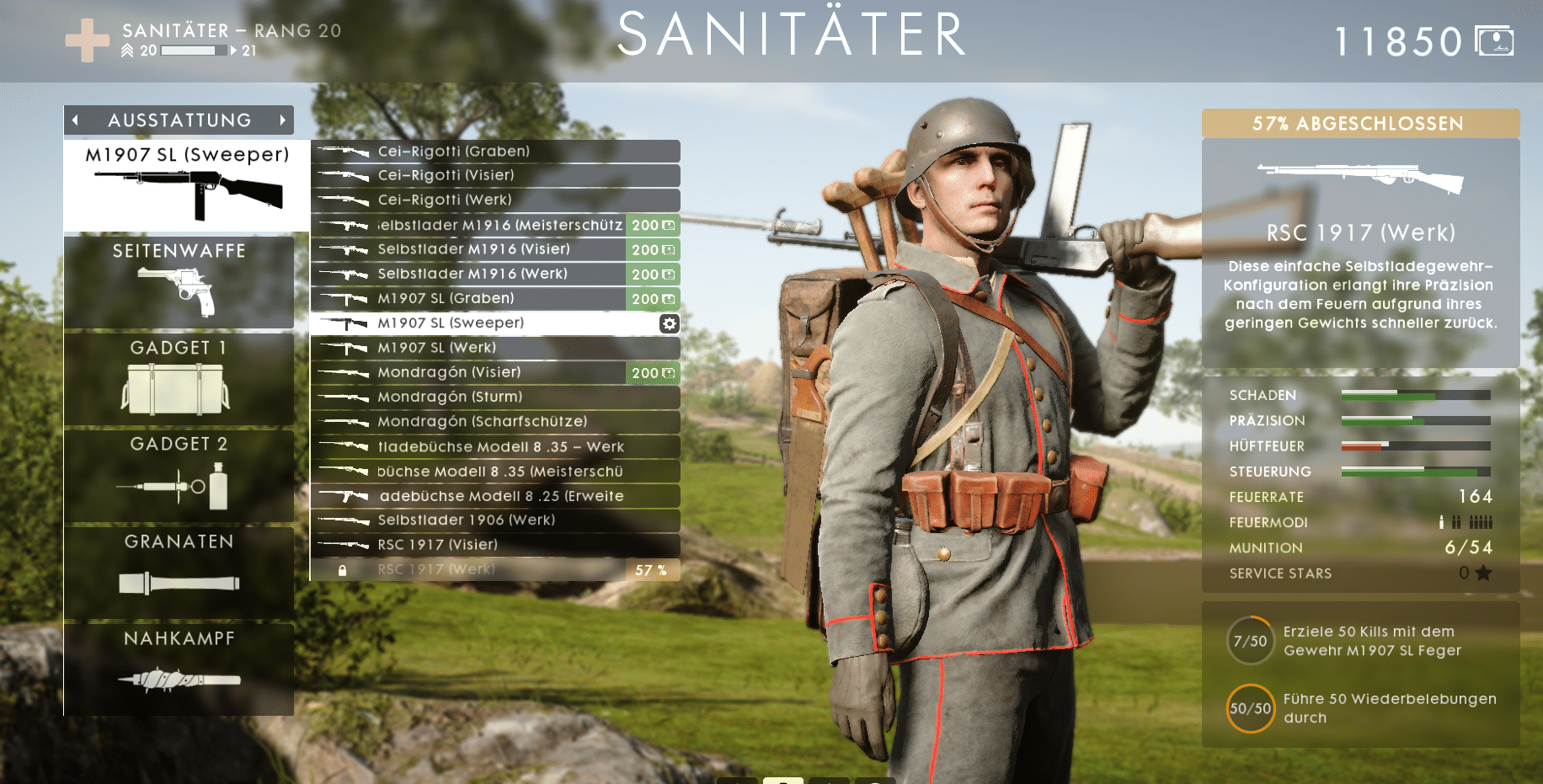
Task: Pick Mondragón (Scharfschütze) from the list
Action: click(x=495, y=422)
